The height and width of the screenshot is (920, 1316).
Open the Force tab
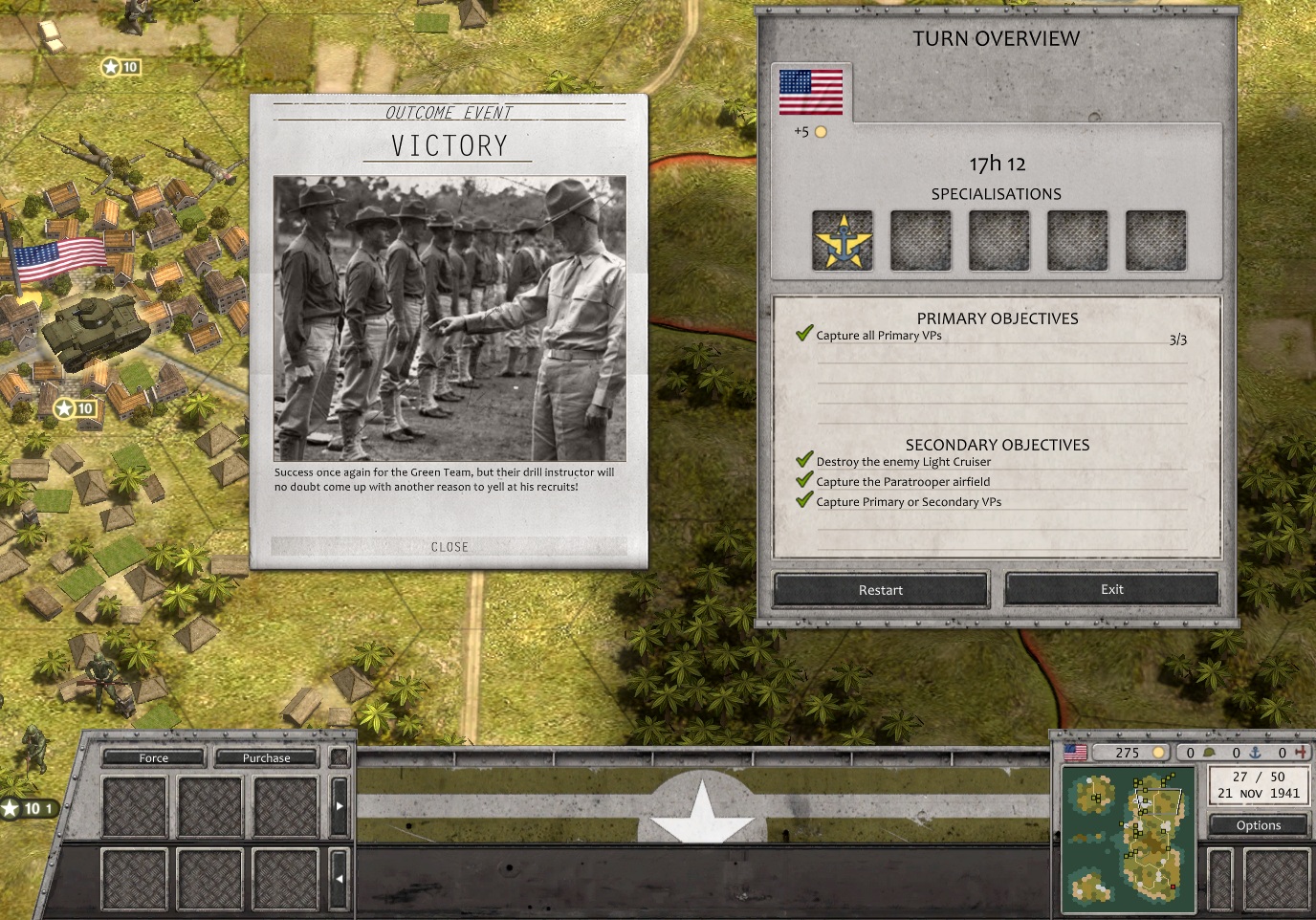[x=153, y=757]
